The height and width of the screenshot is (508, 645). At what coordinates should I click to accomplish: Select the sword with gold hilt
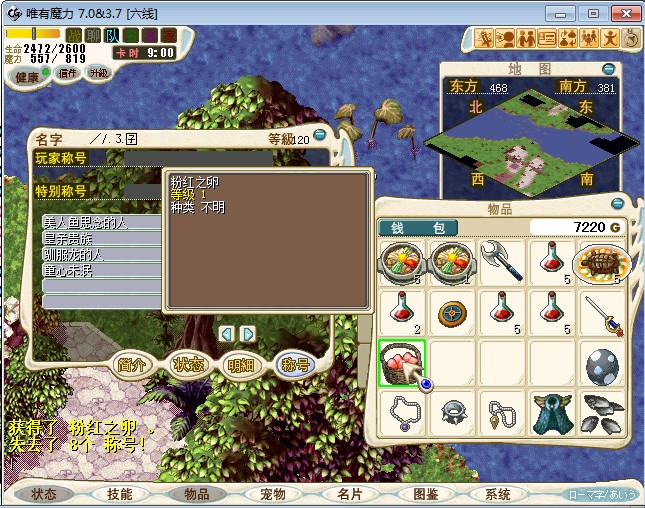click(x=601, y=312)
